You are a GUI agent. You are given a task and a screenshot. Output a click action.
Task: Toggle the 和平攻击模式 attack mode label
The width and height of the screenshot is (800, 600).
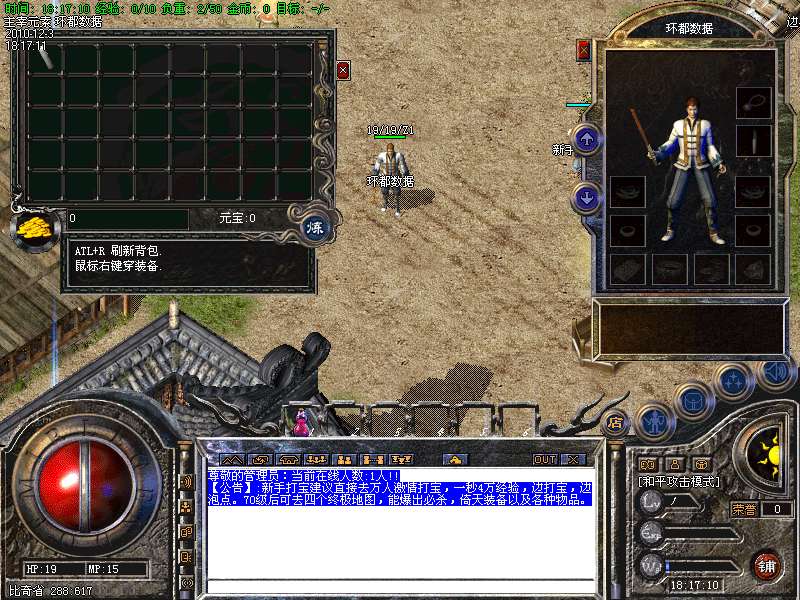[680, 481]
